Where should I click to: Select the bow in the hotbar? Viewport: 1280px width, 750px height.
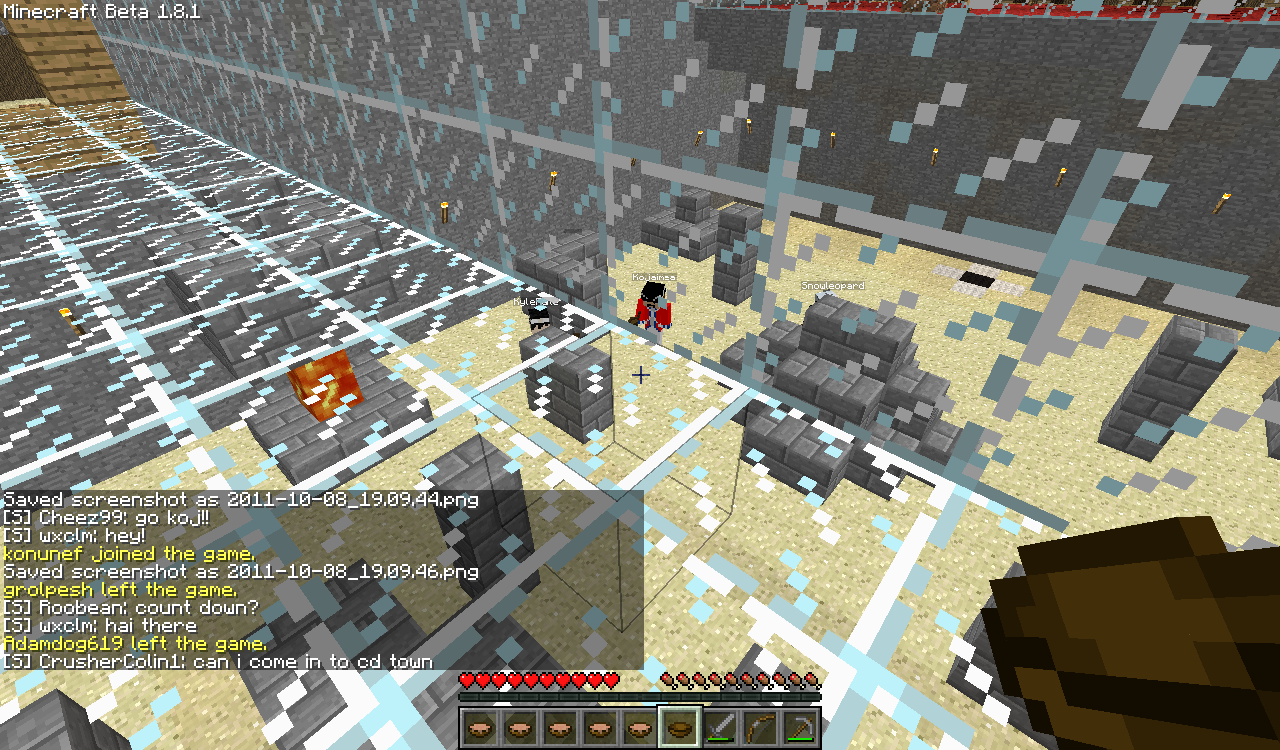(759, 727)
